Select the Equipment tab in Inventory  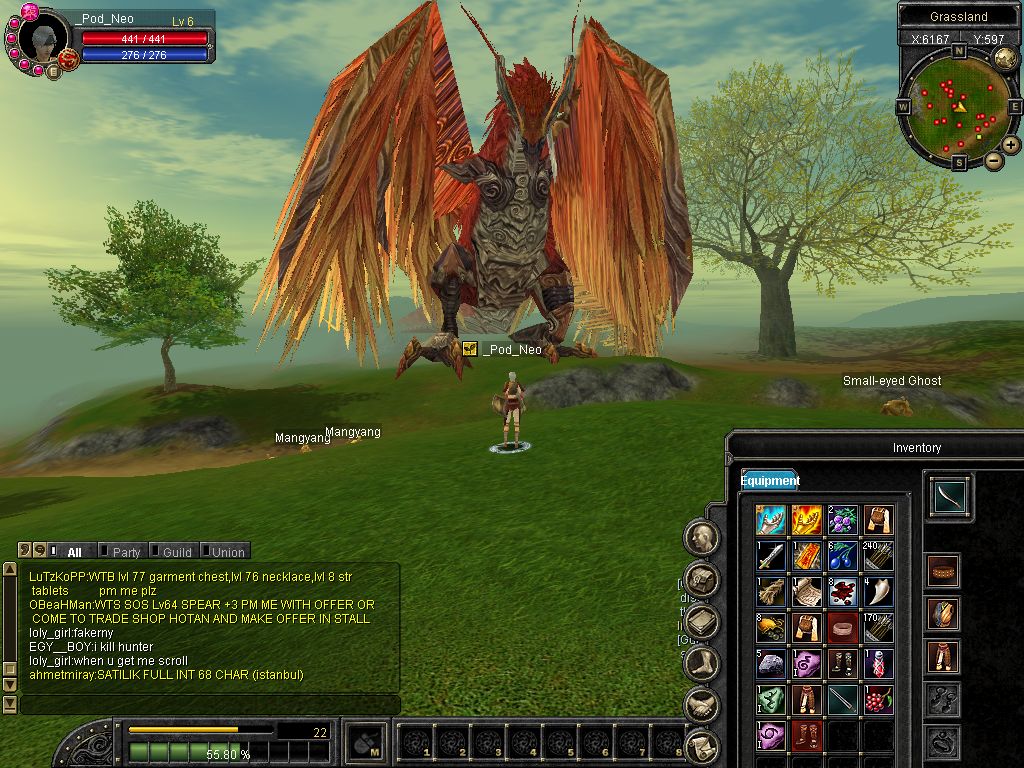pos(770,481)
